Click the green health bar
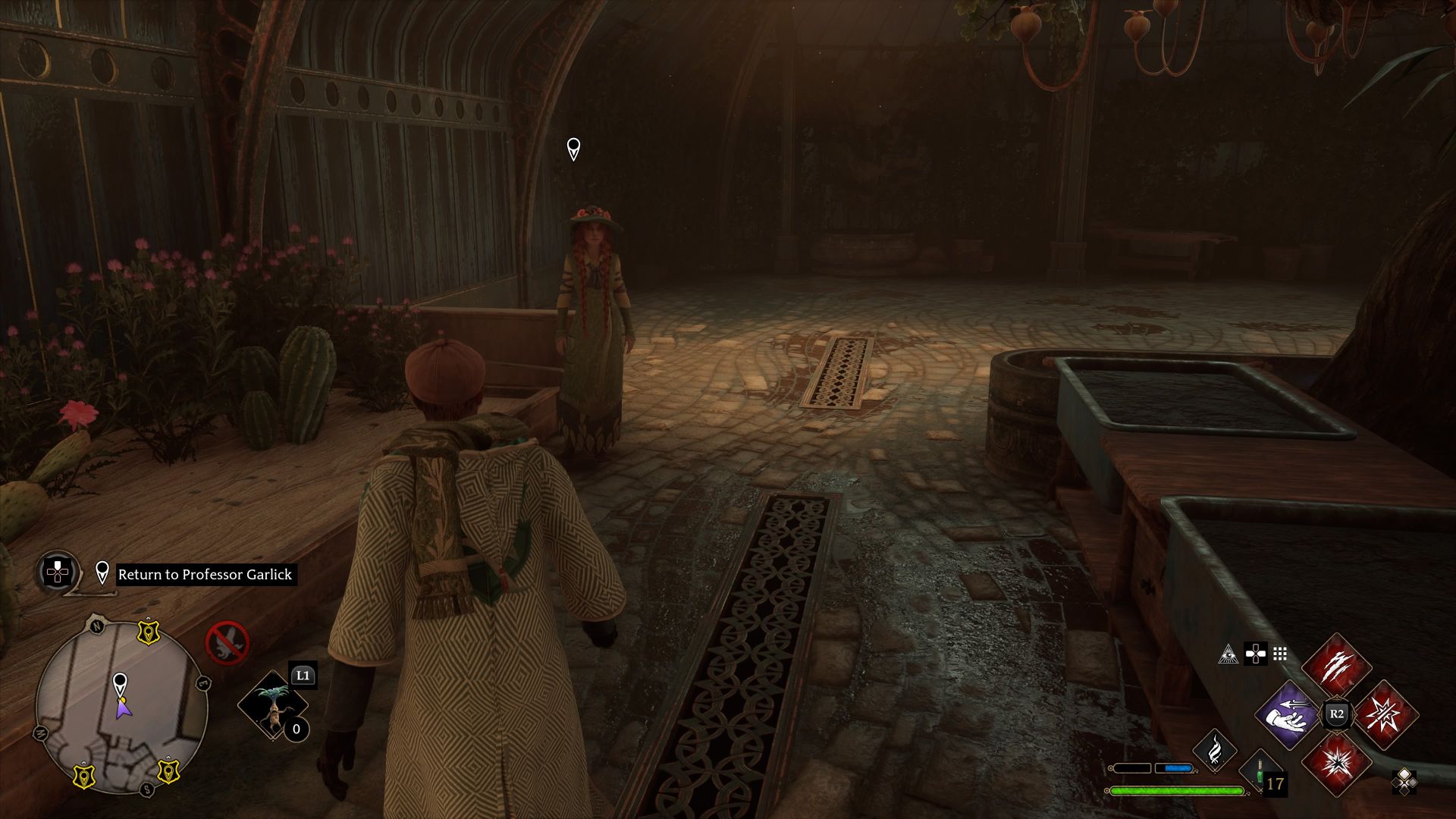The height and width of the screenshot is (819, 1456). [1177, 791]
